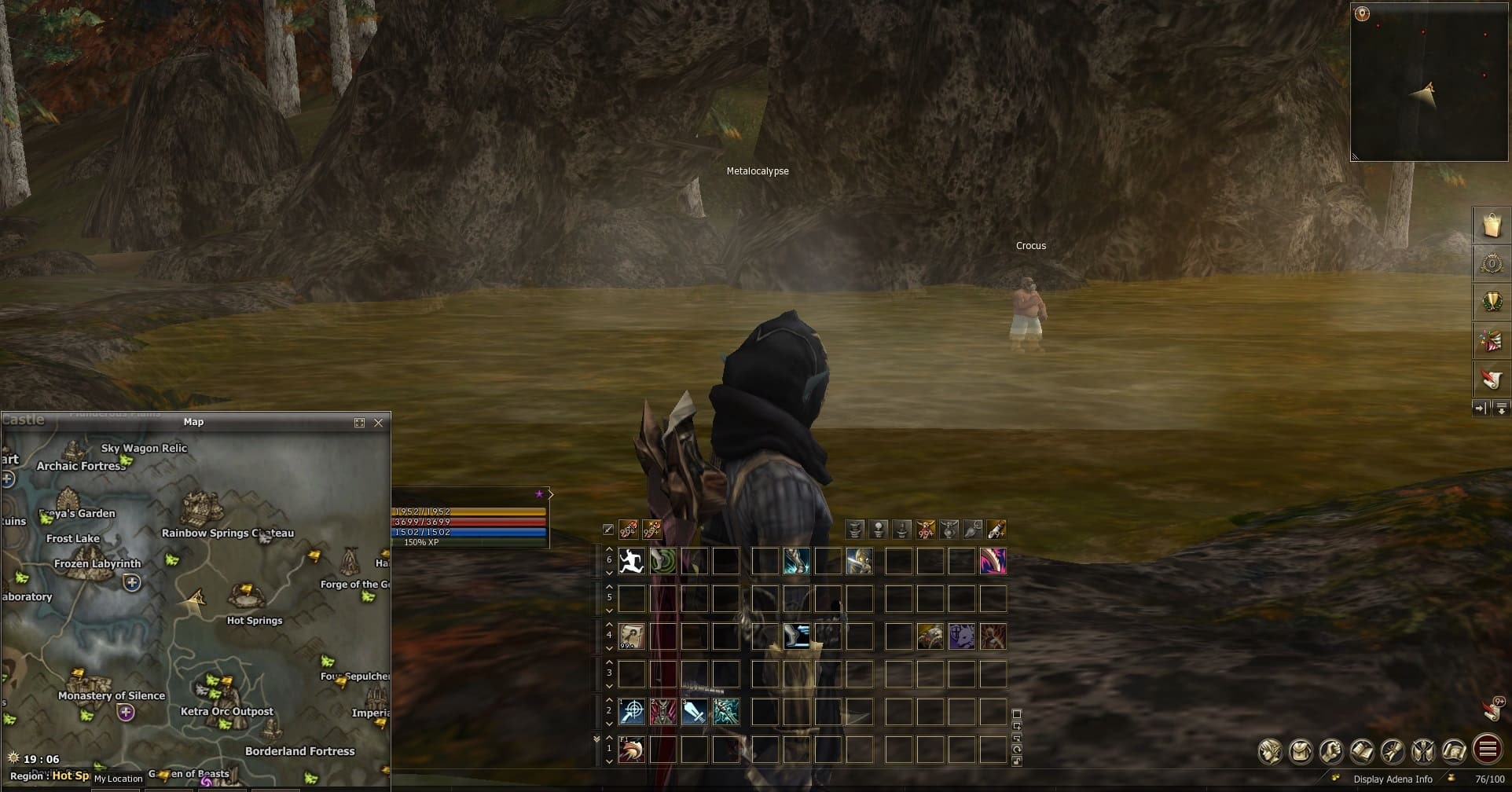Open the shopping bag side-panel icon
1512x792 pixels.
click(1492, 225)
